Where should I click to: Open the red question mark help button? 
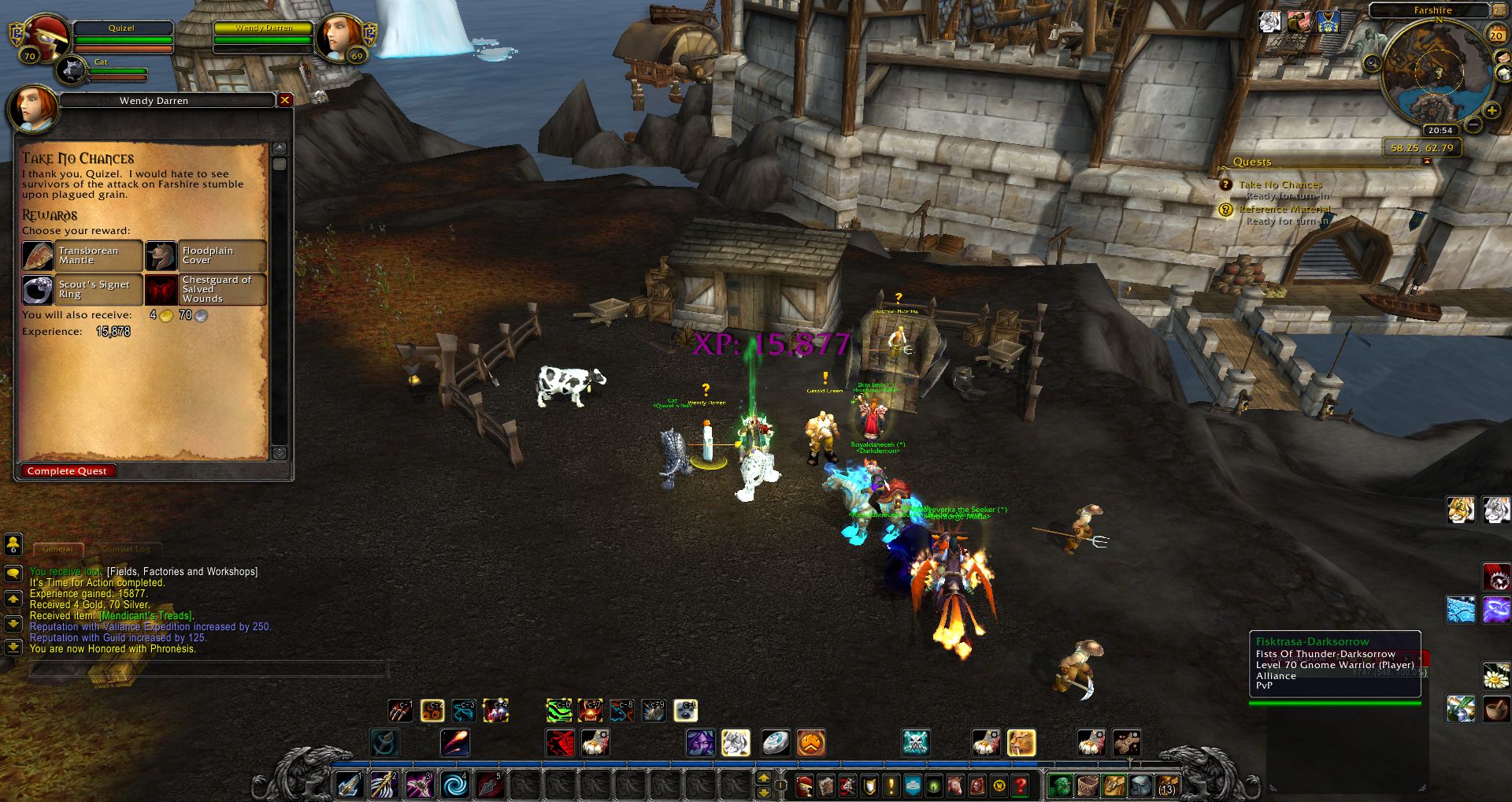point(1021,785)
